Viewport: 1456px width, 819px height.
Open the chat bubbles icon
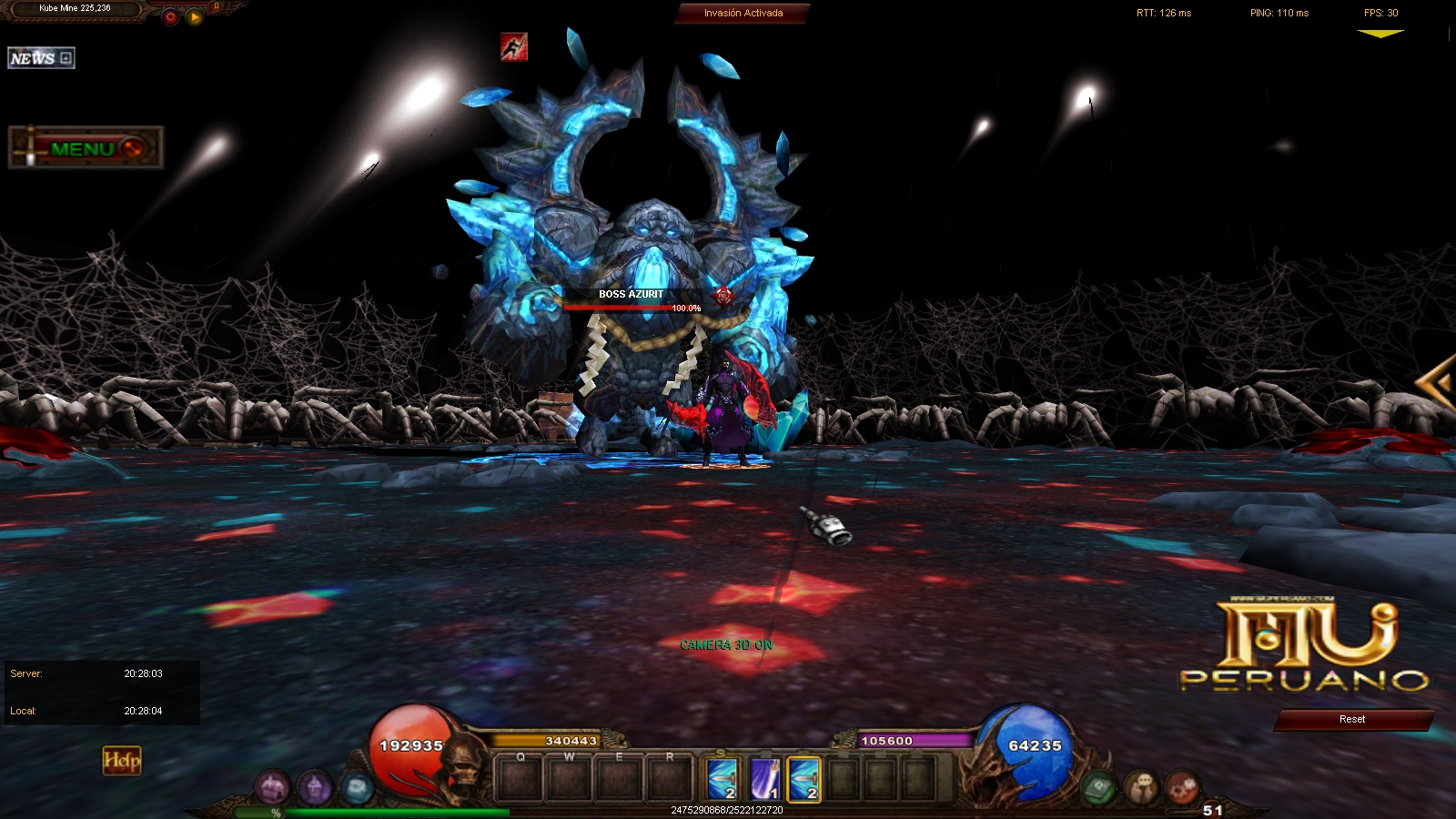click(1141, 786)
